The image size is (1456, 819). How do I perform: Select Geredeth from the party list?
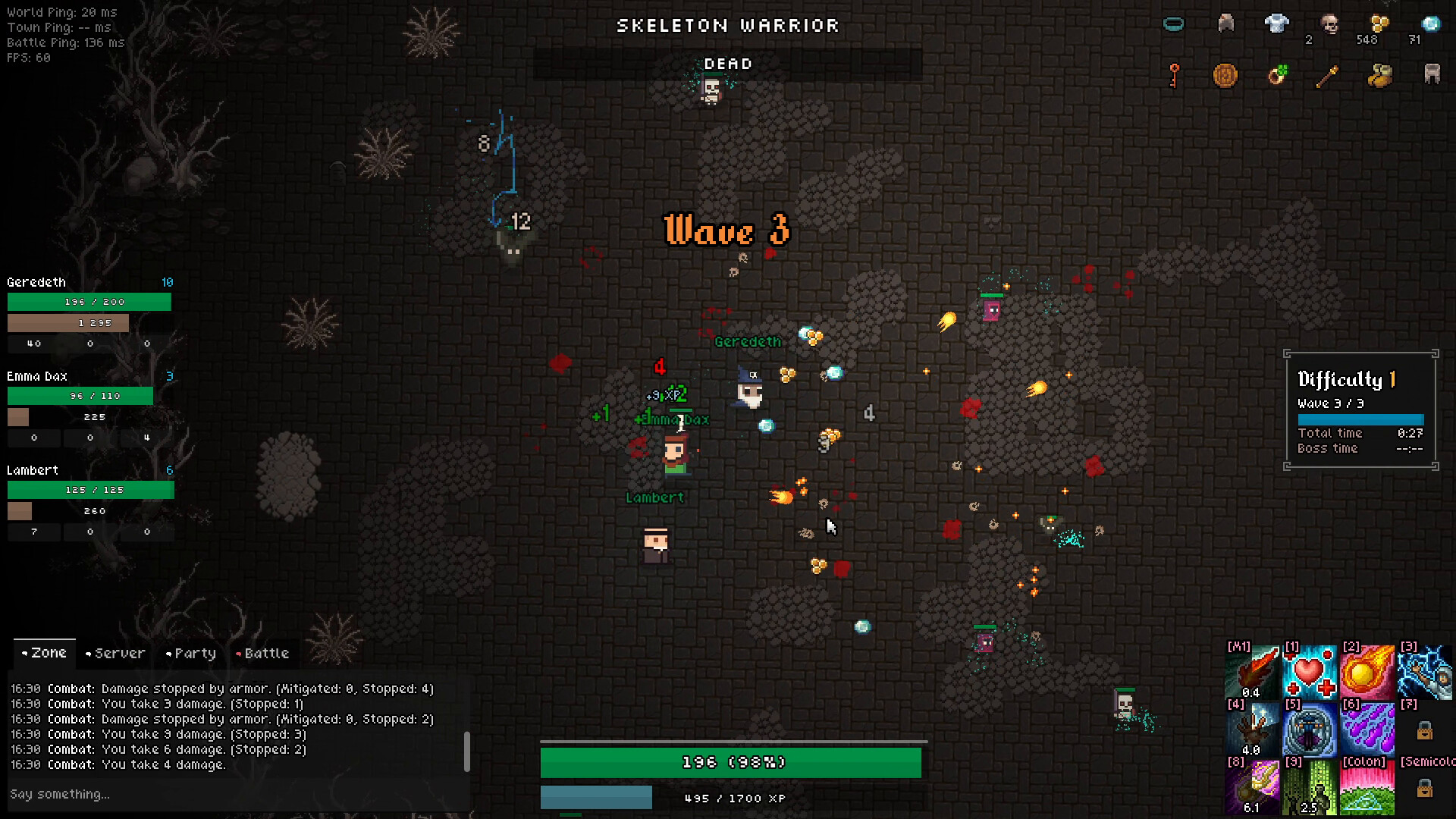tap(35, 281)
